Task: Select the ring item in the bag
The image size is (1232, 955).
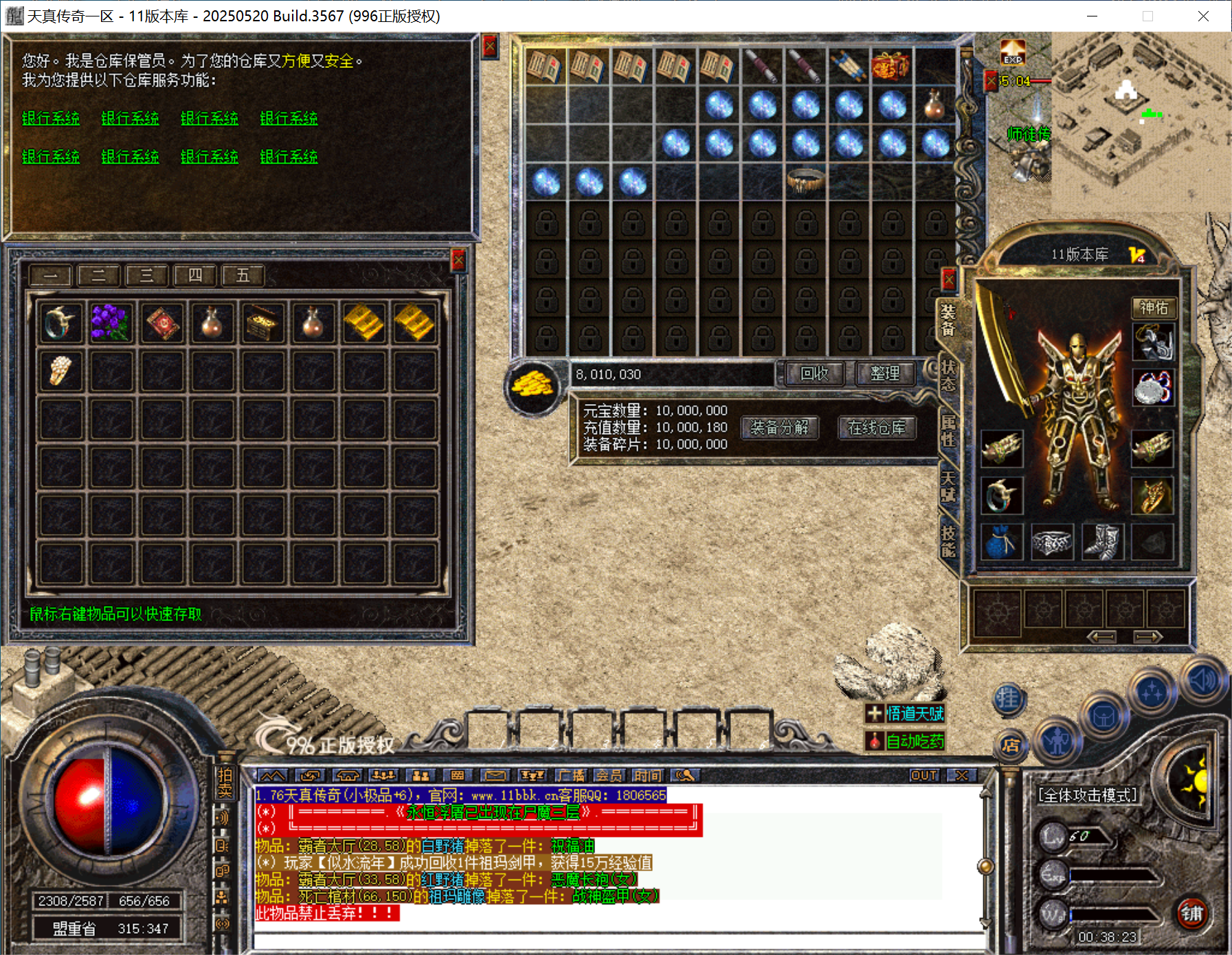Action: coord(805,181)
